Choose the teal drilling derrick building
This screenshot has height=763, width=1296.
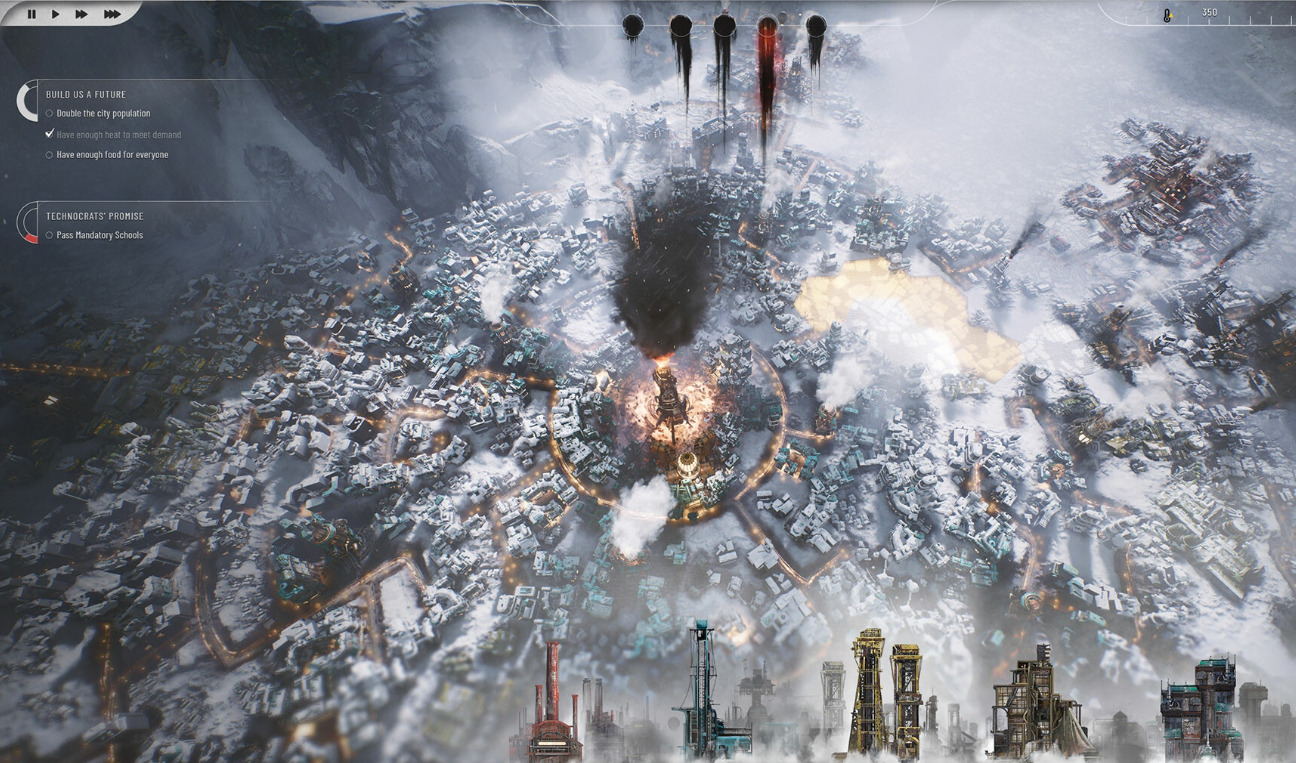coord(706,692)
